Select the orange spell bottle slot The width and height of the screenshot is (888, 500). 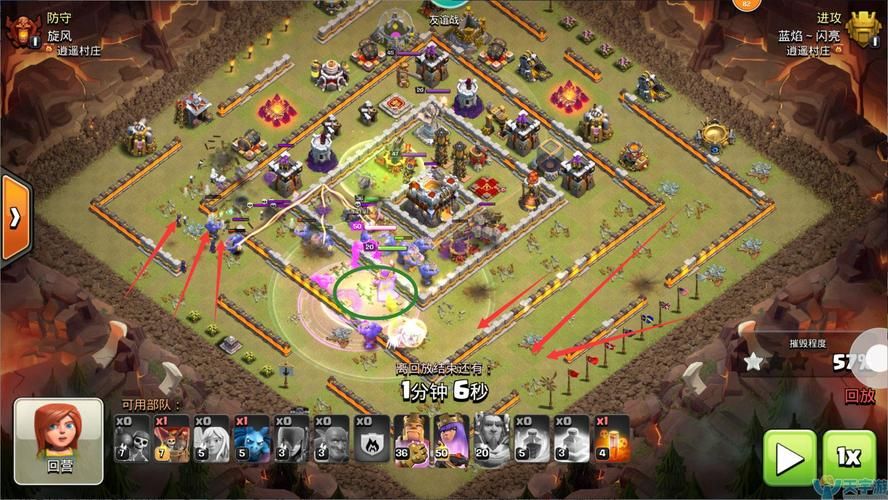point(605,438)
